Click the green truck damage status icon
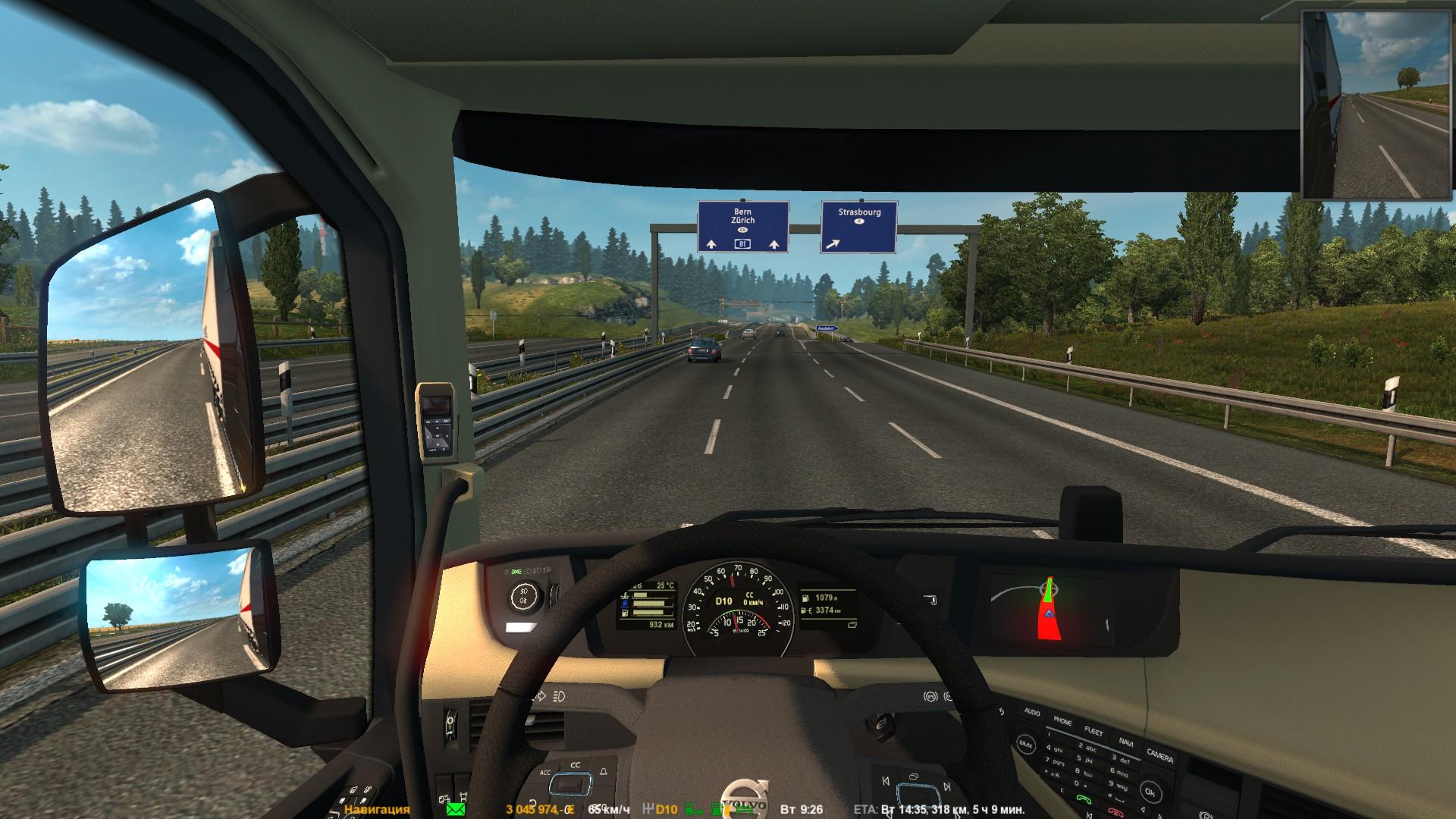 coord(693,809)
